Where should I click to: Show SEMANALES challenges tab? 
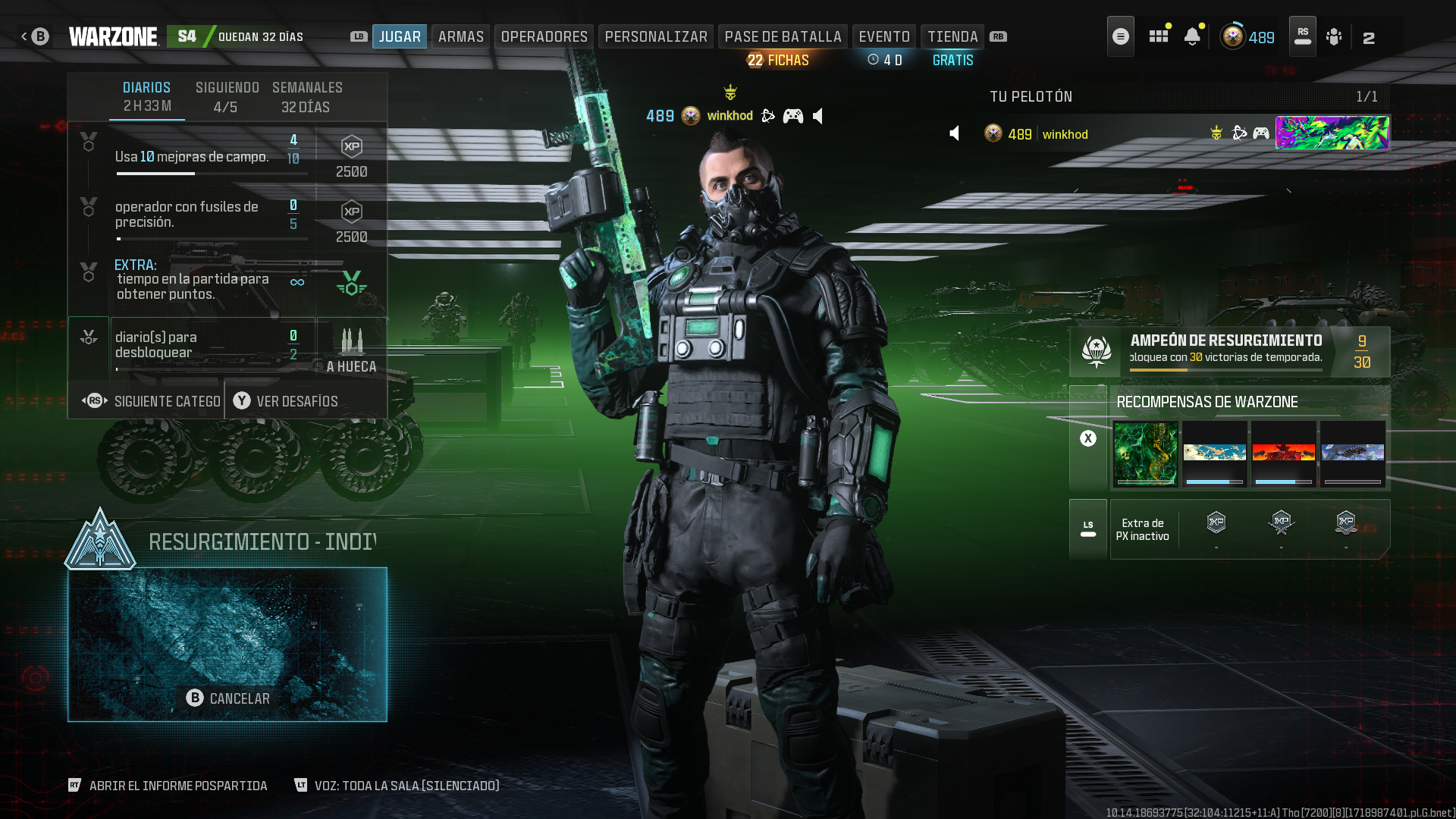[307, 96]
